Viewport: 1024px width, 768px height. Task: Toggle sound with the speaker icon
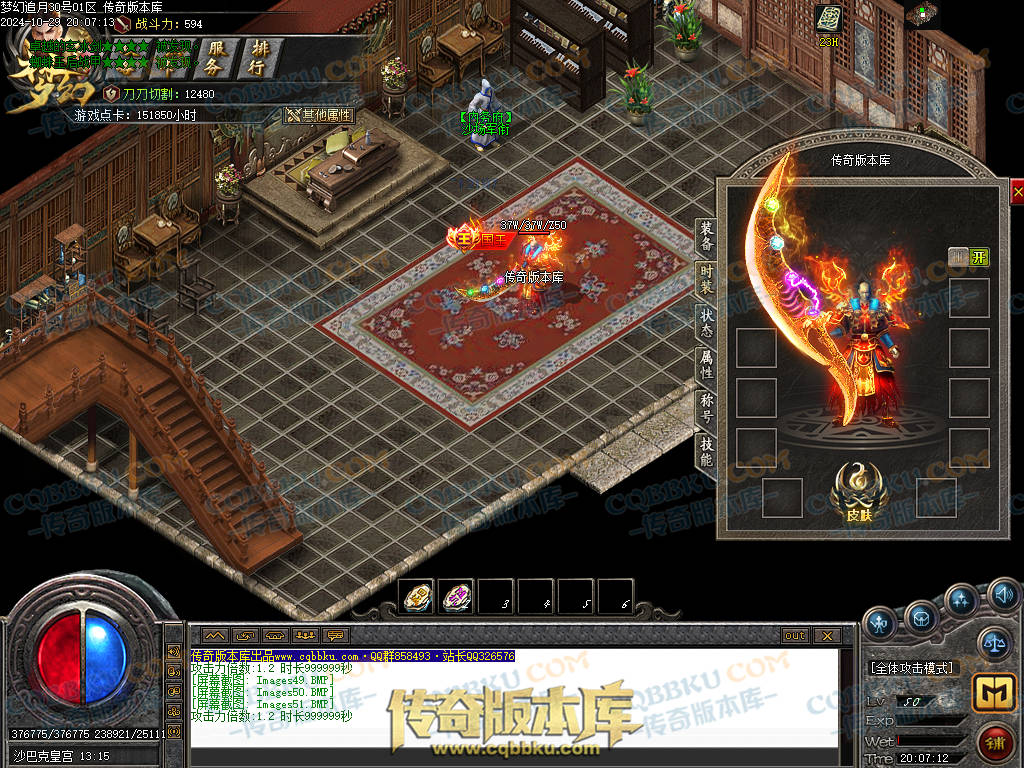coord(1003,598)
